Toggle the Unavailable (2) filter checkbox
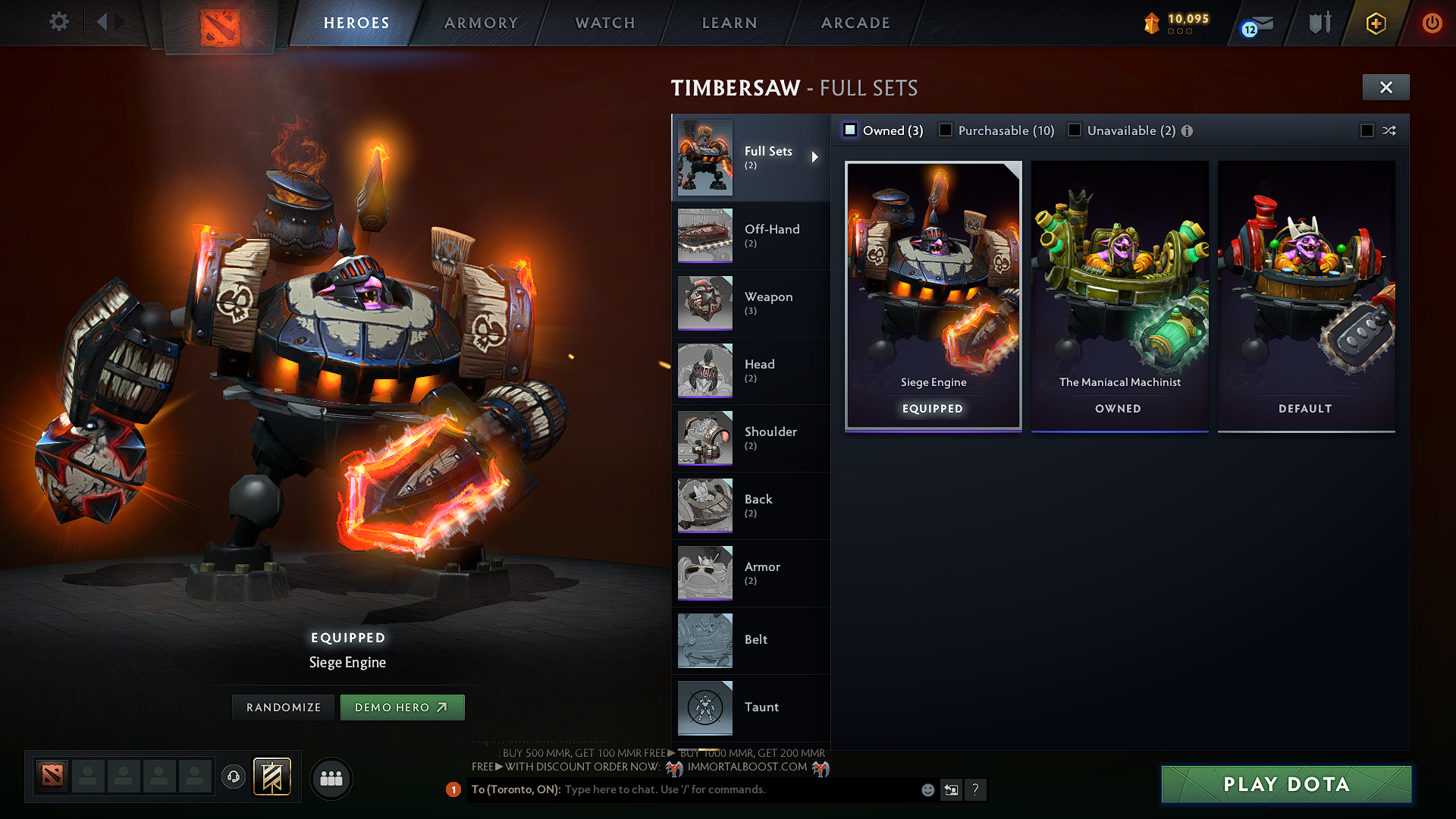The width and height of the screenshot is (1456, 819). 1075,130
